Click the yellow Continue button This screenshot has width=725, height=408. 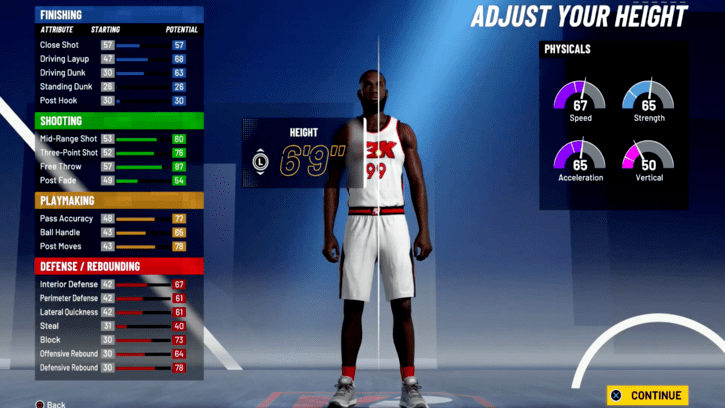pos(647,395)
